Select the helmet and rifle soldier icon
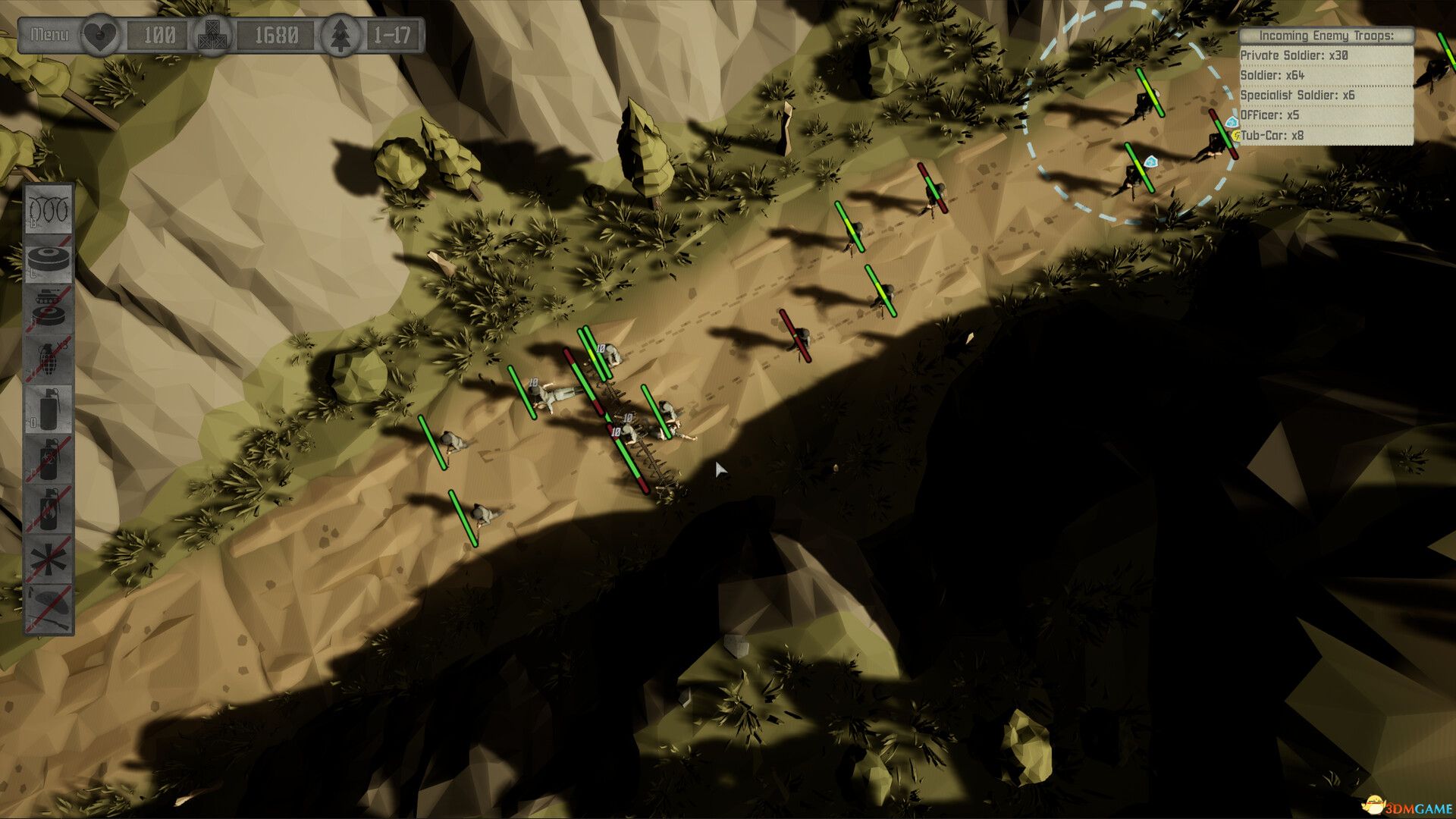The width and height of the screenshot is (1456, 819). tap(49, 609)
